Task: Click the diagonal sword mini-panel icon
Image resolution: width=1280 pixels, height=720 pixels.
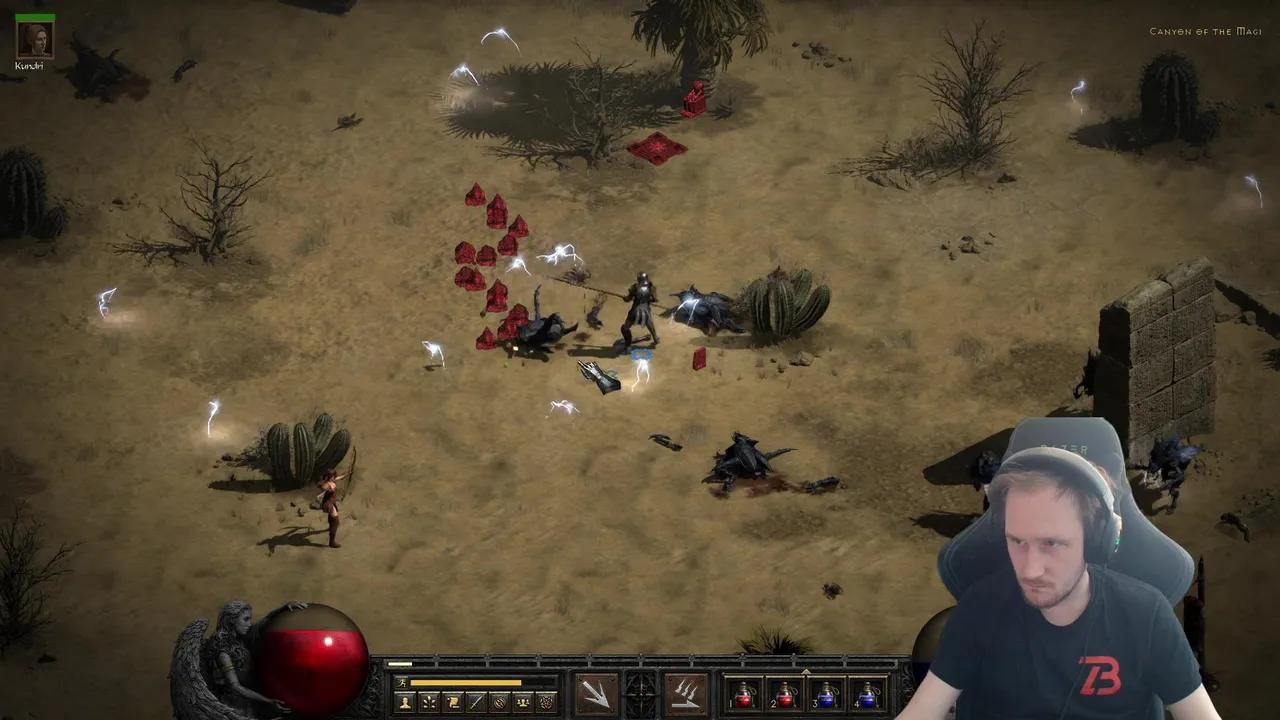Action: 476,702
